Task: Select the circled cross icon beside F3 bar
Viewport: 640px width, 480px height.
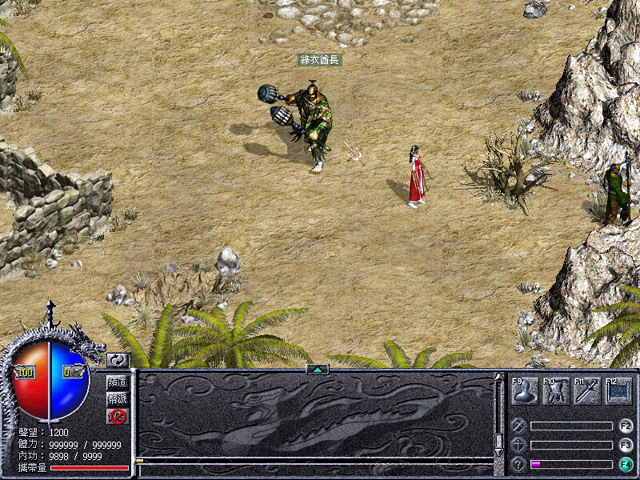Action: coord(518,445)
